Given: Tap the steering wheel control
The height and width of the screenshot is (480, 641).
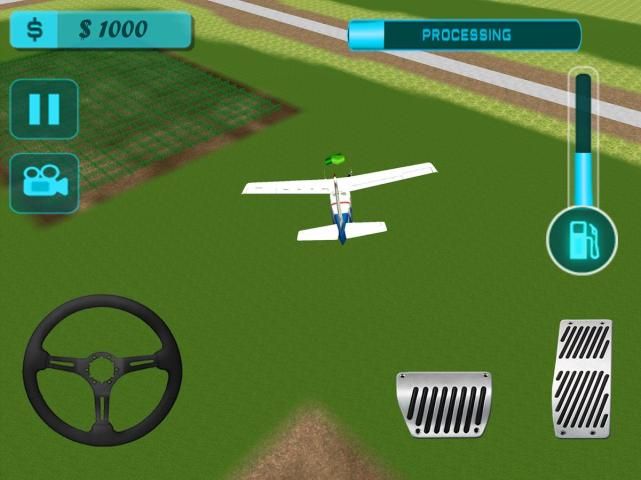Looking at the screenshot, I should (102, 369).
